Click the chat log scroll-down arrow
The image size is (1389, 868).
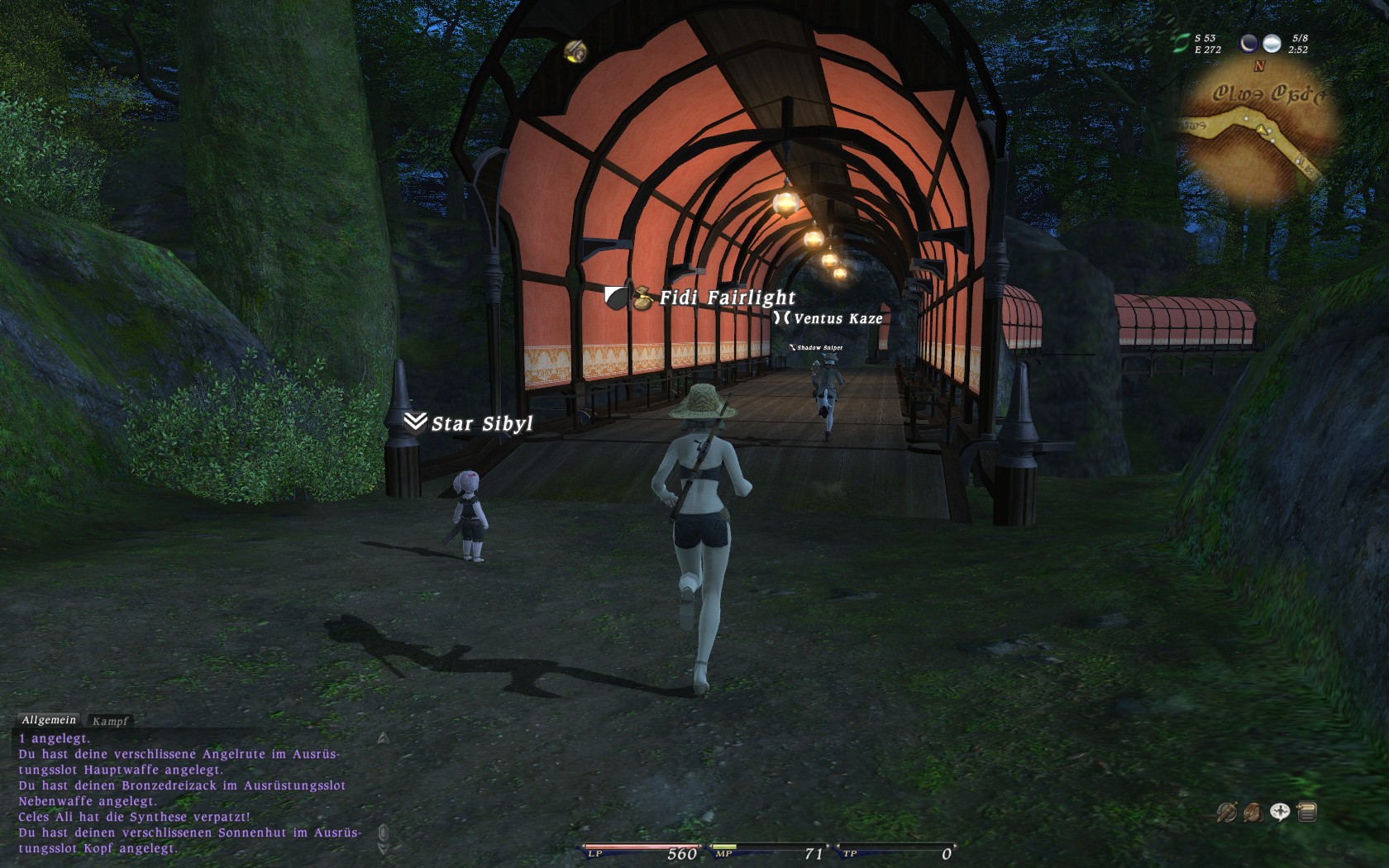tap(383, 848)
